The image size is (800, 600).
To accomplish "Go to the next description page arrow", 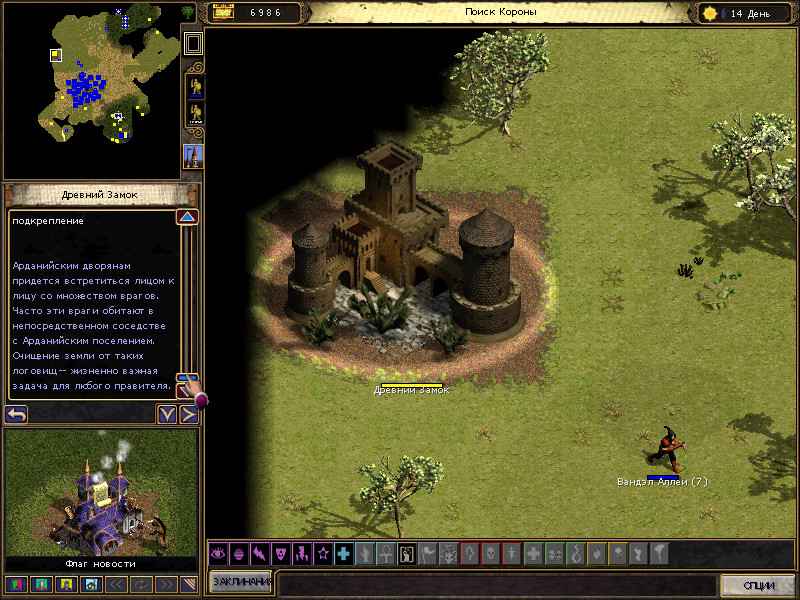I will (x=188, y=414).
